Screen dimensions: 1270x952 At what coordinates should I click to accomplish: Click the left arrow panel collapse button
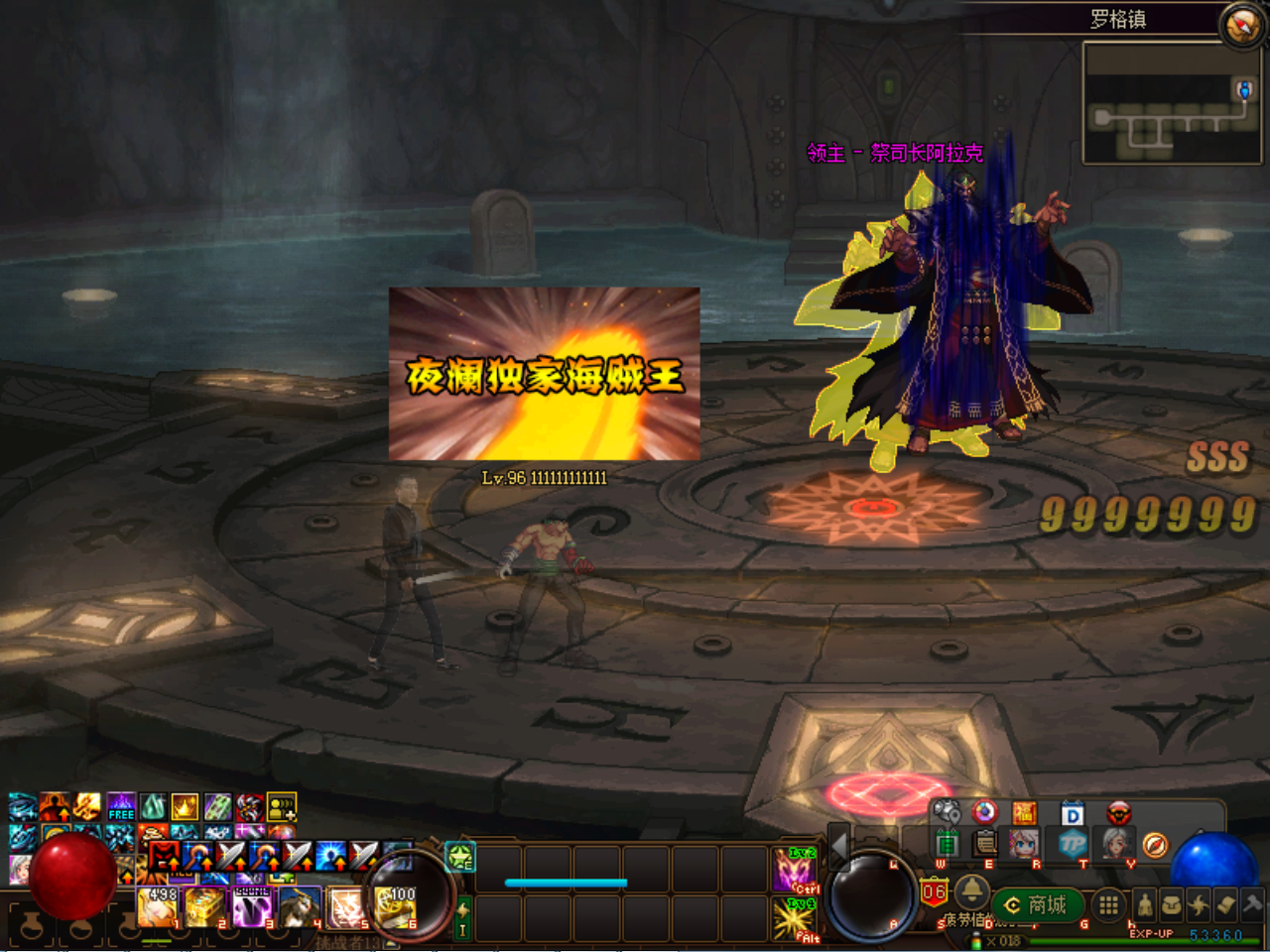point(839,848)
